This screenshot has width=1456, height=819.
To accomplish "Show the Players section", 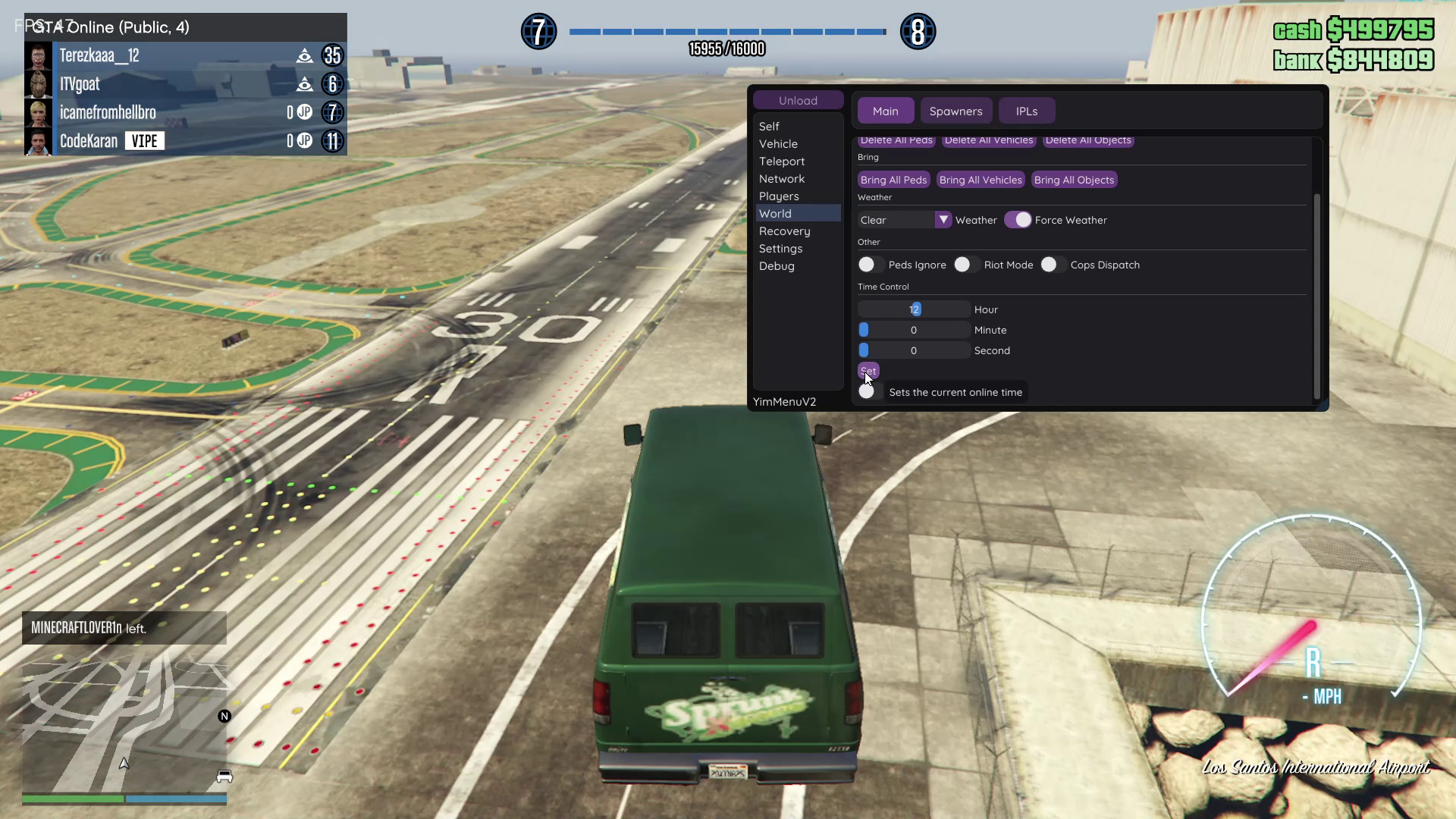I will (779, 196).
